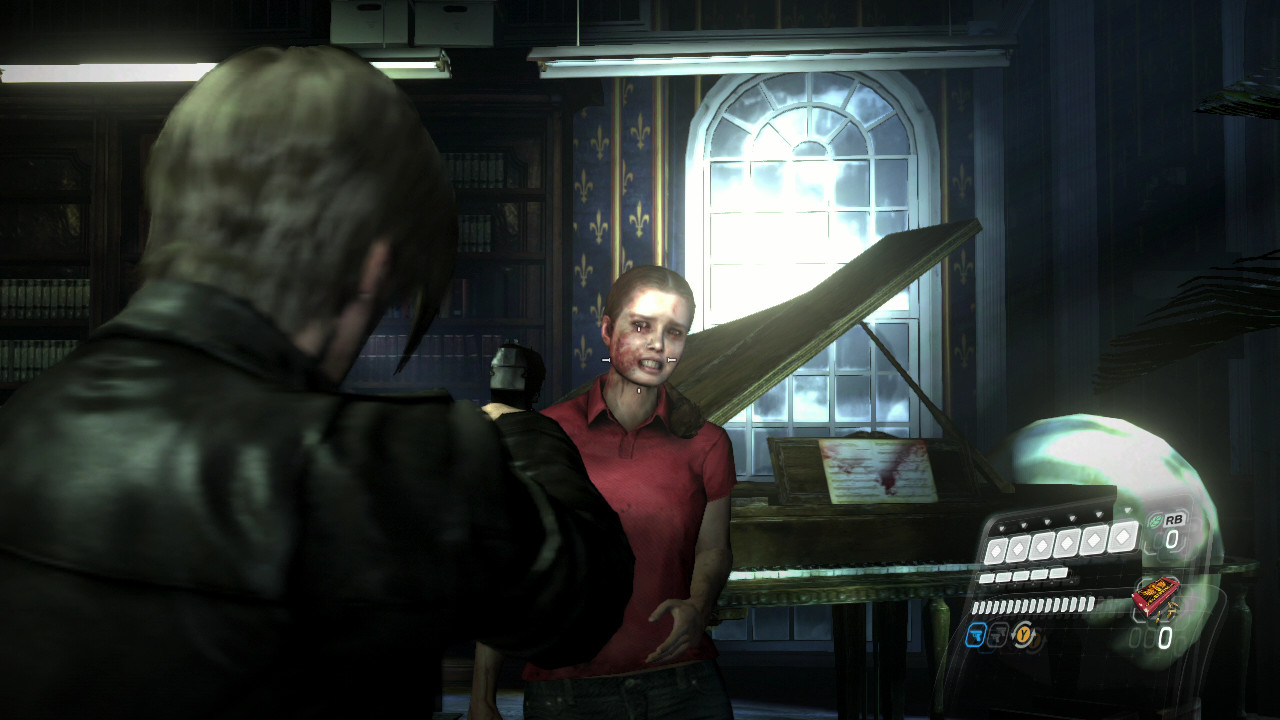
Task: Click the zero ammo counter beside the herb
Action: pyautogui.click(x=1172, y=537)
